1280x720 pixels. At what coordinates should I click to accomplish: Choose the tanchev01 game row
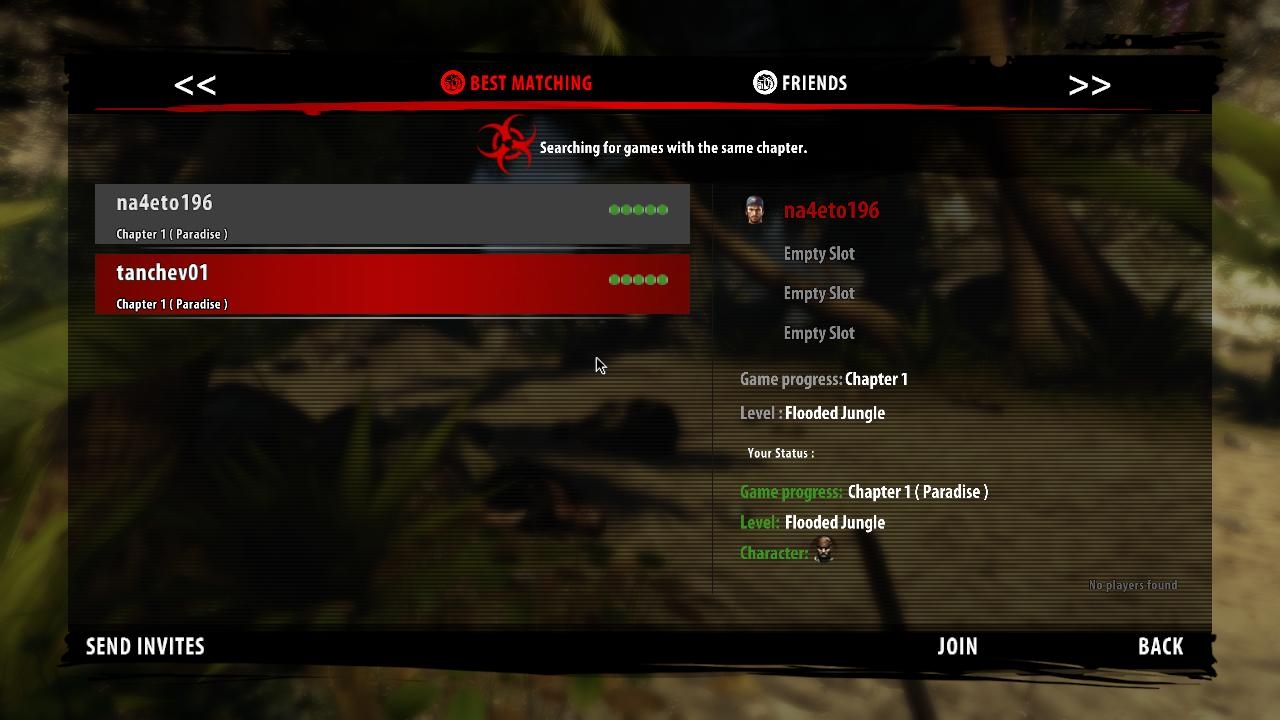392,284
